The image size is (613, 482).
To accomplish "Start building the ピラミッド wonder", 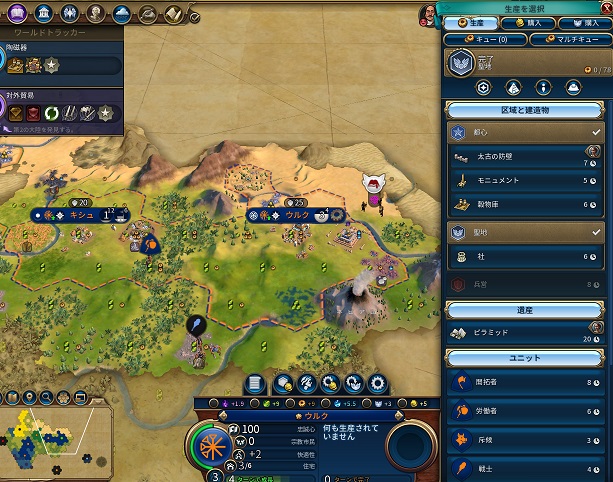I will pyautogui.click(x=519, y=332).
